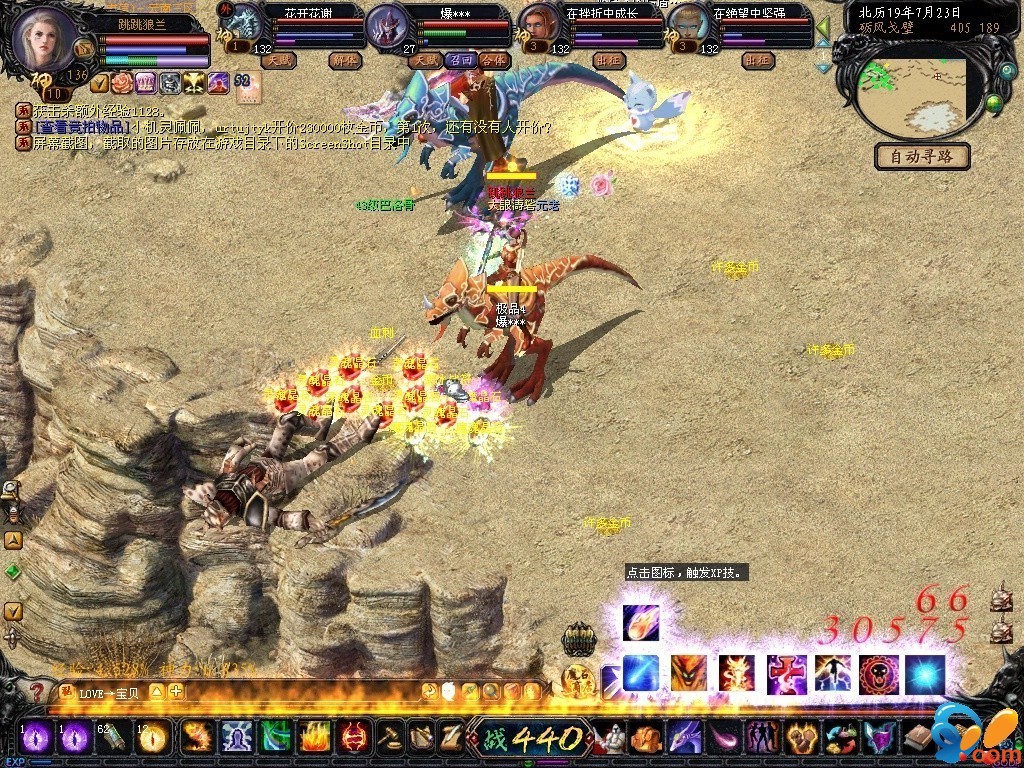Click the green globe button beside the minimap
Image resolution: width=1024 pixels, height=768 pixels.
(x=994, y=102)
